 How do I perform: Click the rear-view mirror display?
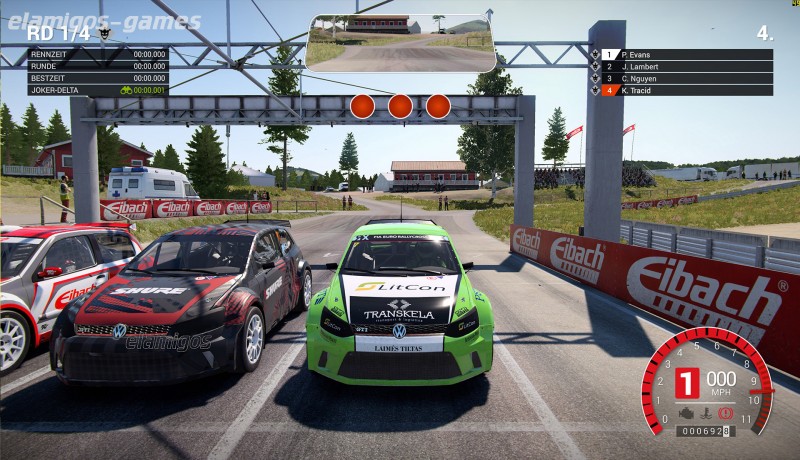pyautogui.click(x=402, y=42)
